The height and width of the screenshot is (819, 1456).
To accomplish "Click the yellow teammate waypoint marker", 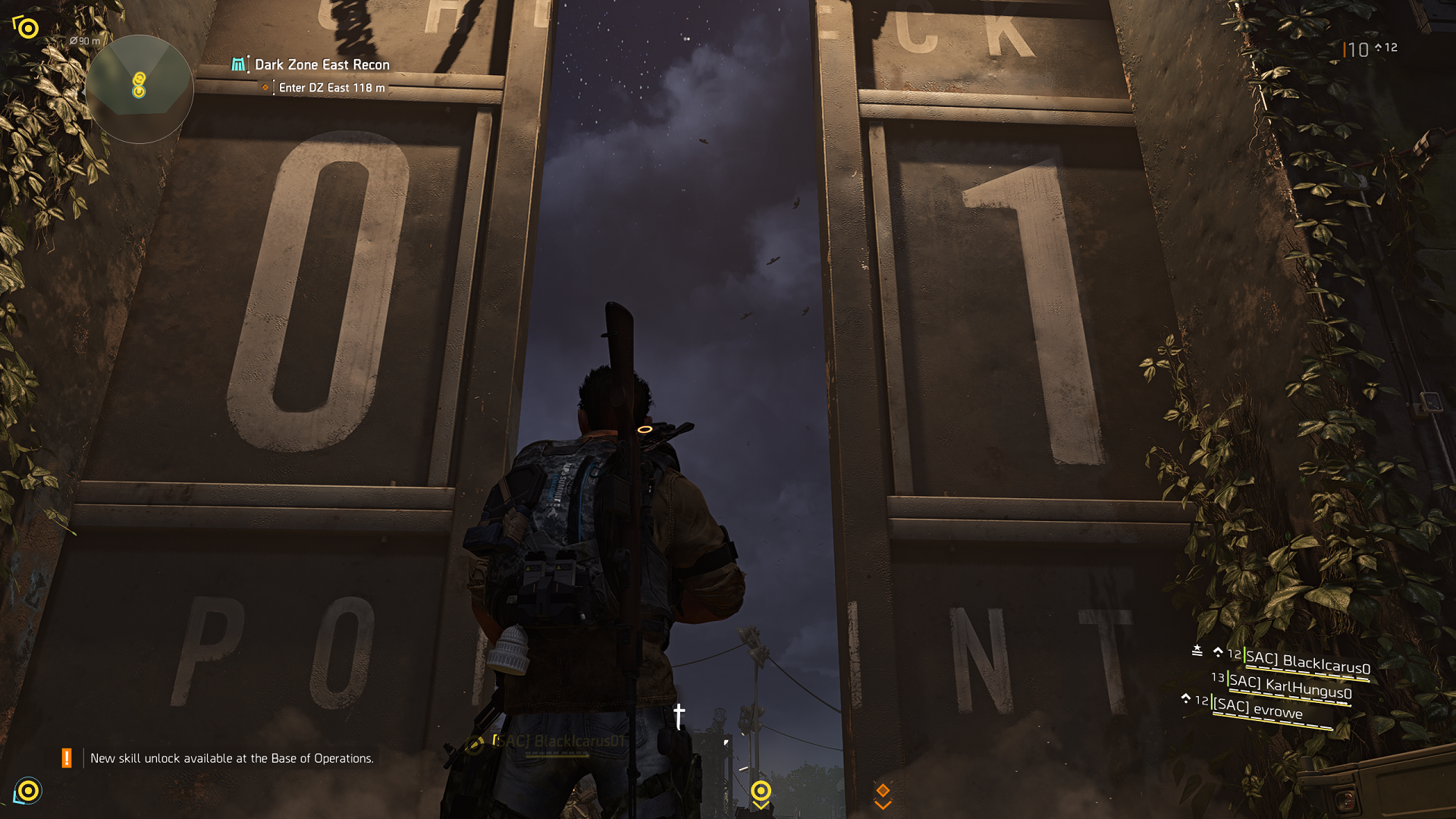I will point(761,792).
